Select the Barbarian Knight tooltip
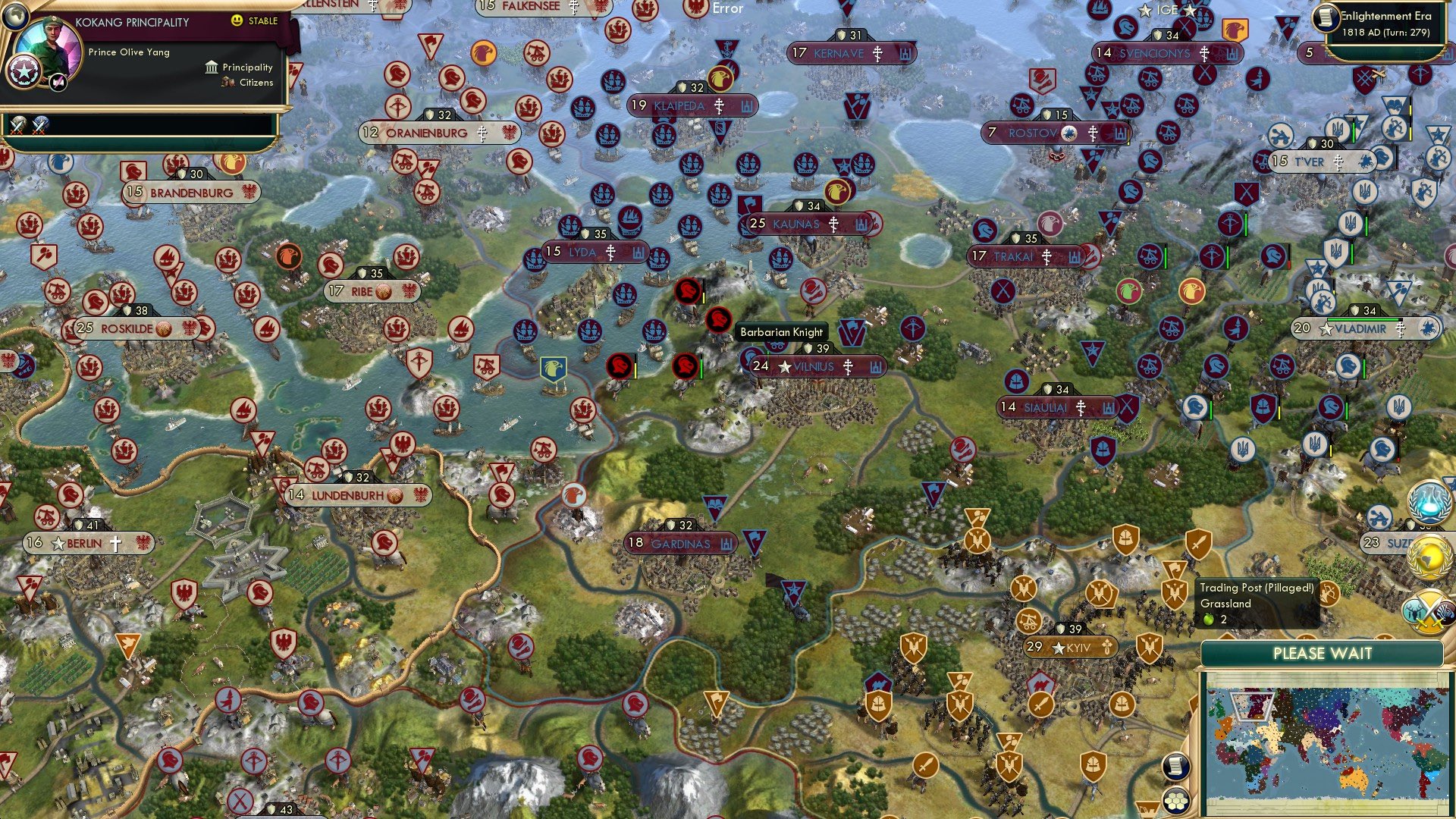Image resolution: width=1456 pixels, height=819 pixels. pos(781,332)
